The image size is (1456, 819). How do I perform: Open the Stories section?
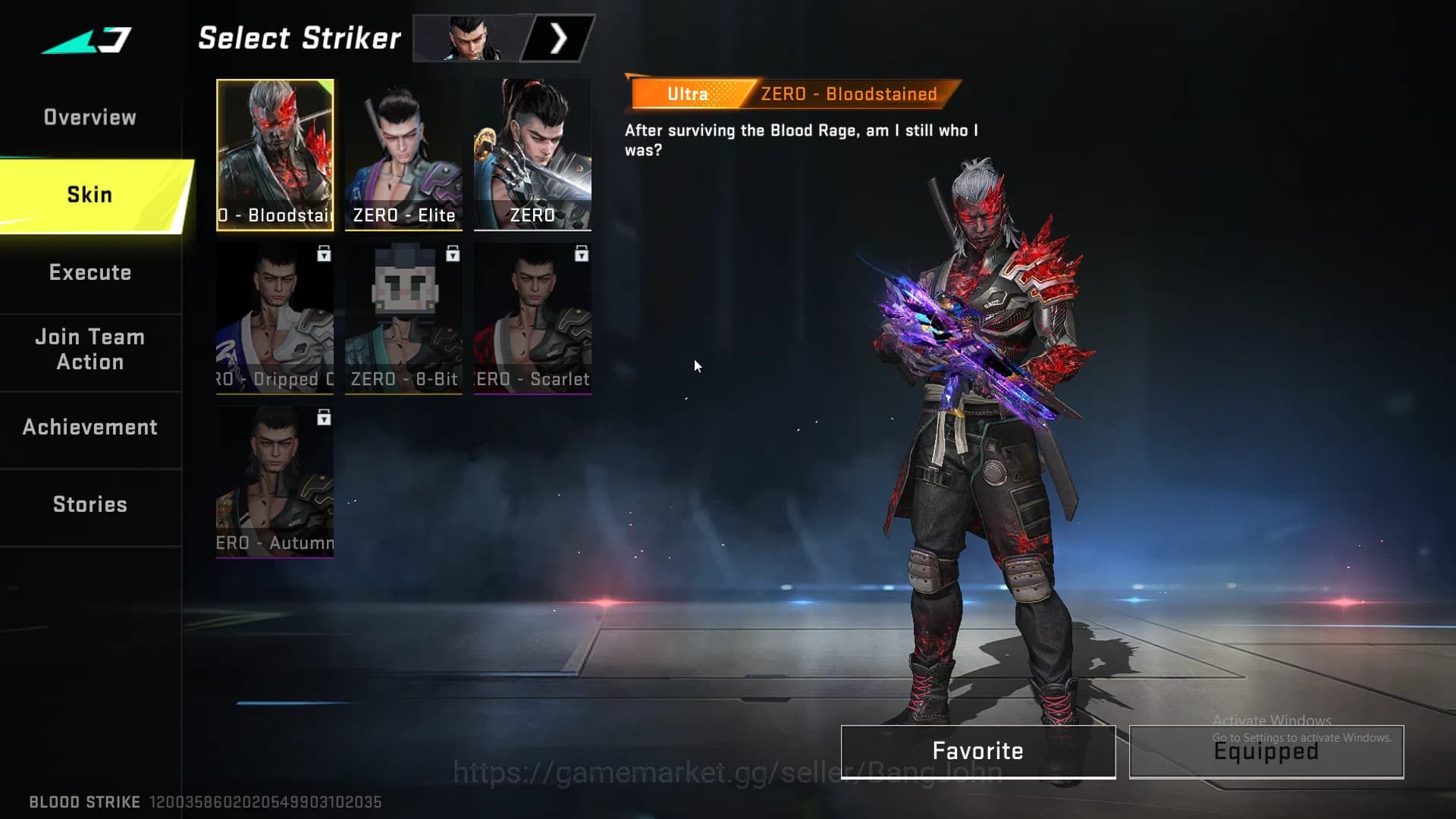pyautogui.click(x=89, y=504)
